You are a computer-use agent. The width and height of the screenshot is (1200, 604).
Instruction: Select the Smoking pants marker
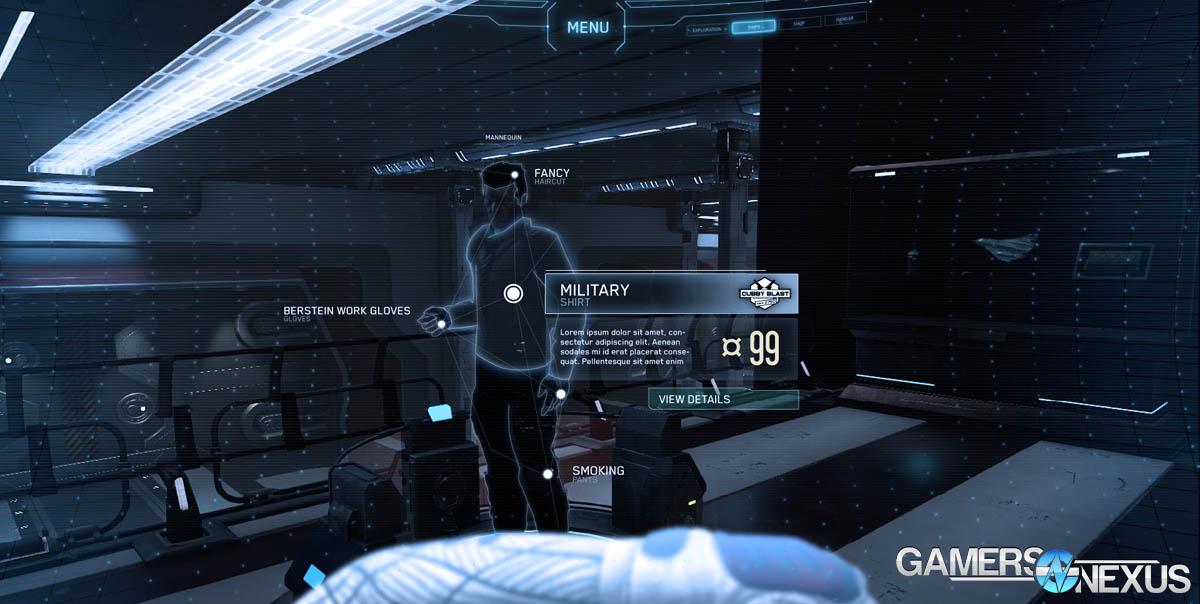(548, 474)
